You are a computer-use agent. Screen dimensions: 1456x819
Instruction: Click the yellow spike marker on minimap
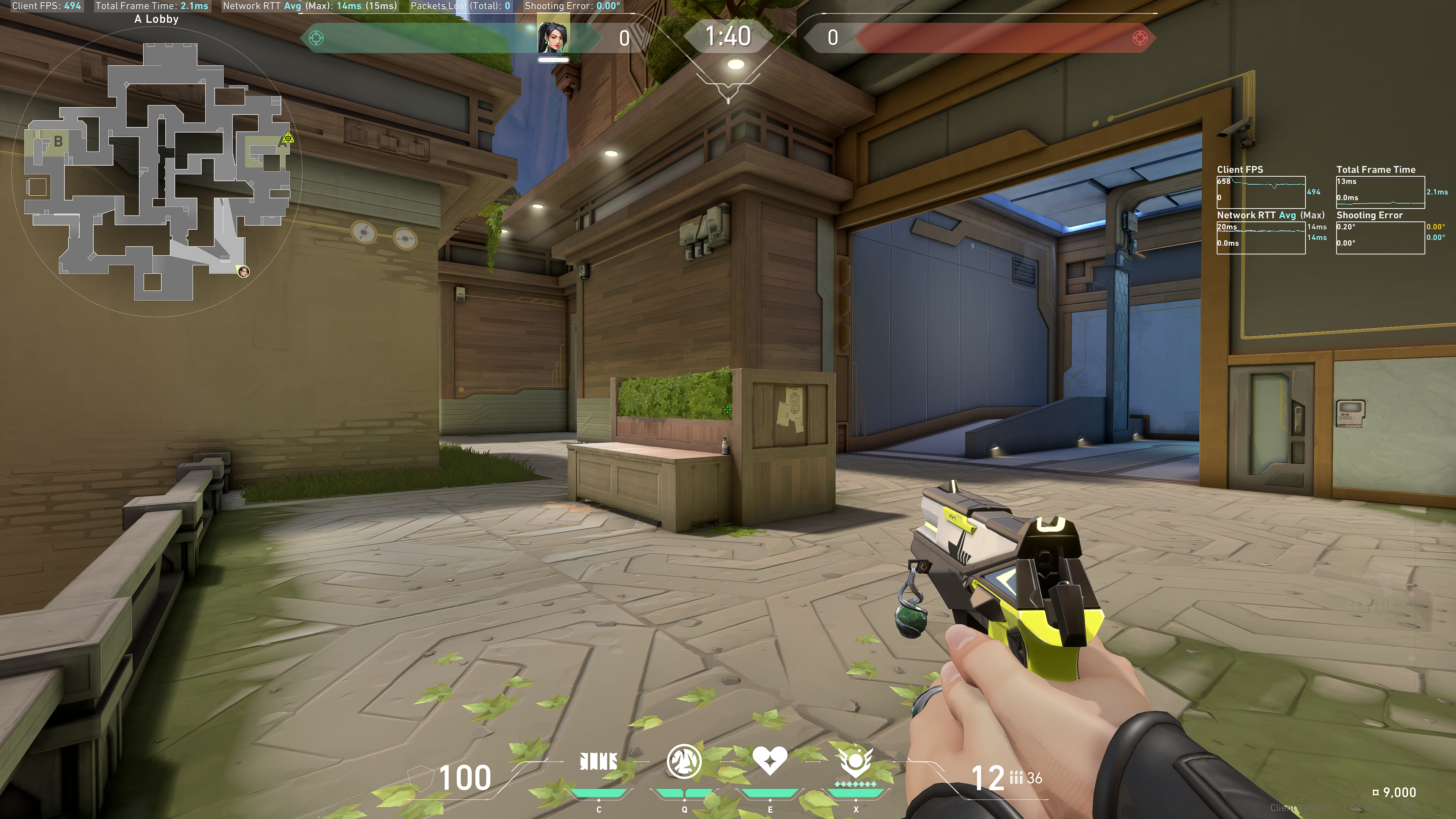pyautogui.click(x=288, y=138)
